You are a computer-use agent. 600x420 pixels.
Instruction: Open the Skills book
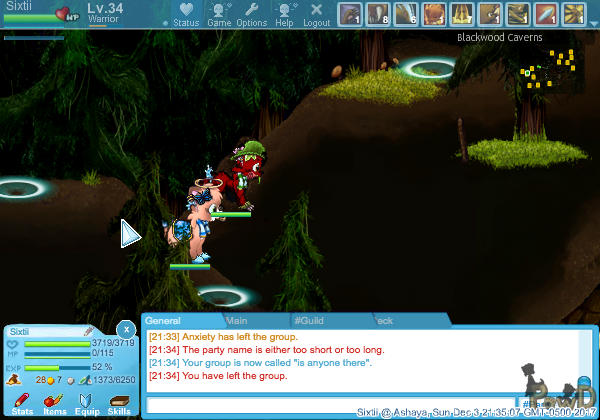[119, 403]
